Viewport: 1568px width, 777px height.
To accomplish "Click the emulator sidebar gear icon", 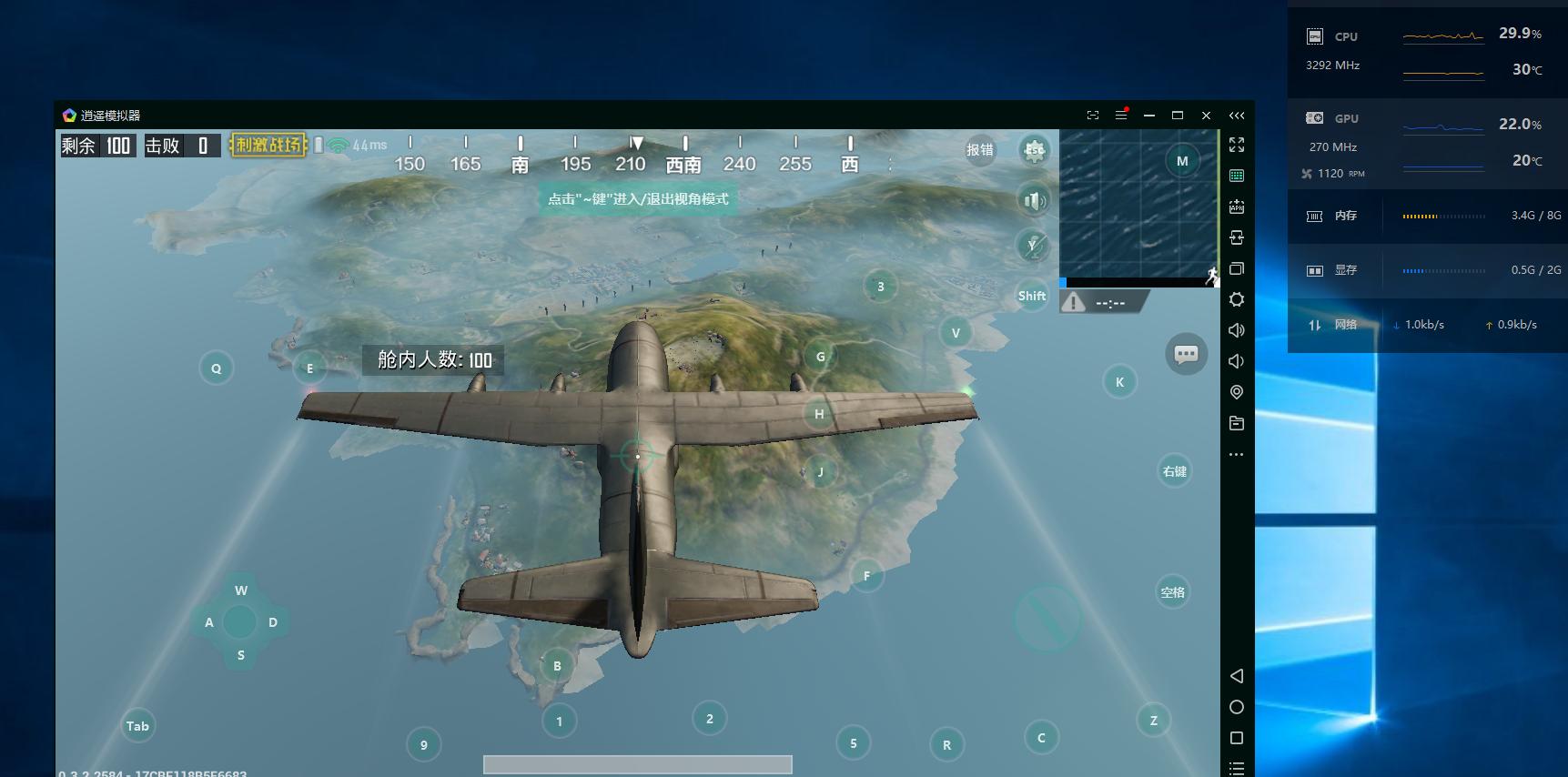I will click(1236, 299).
